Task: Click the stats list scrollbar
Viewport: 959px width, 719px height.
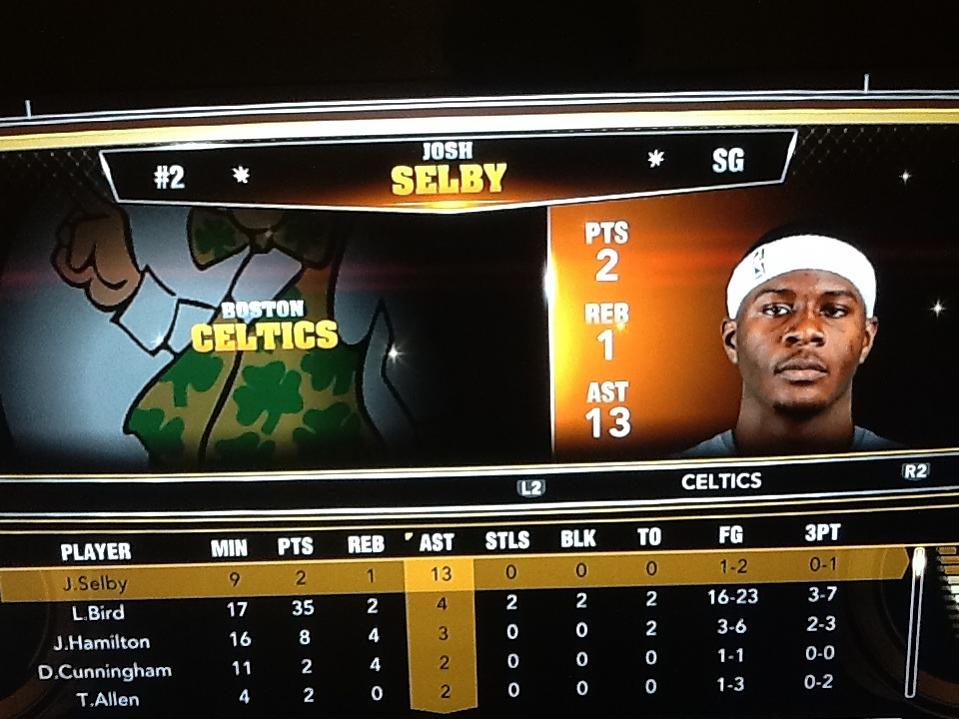Action: pos(915,620)
